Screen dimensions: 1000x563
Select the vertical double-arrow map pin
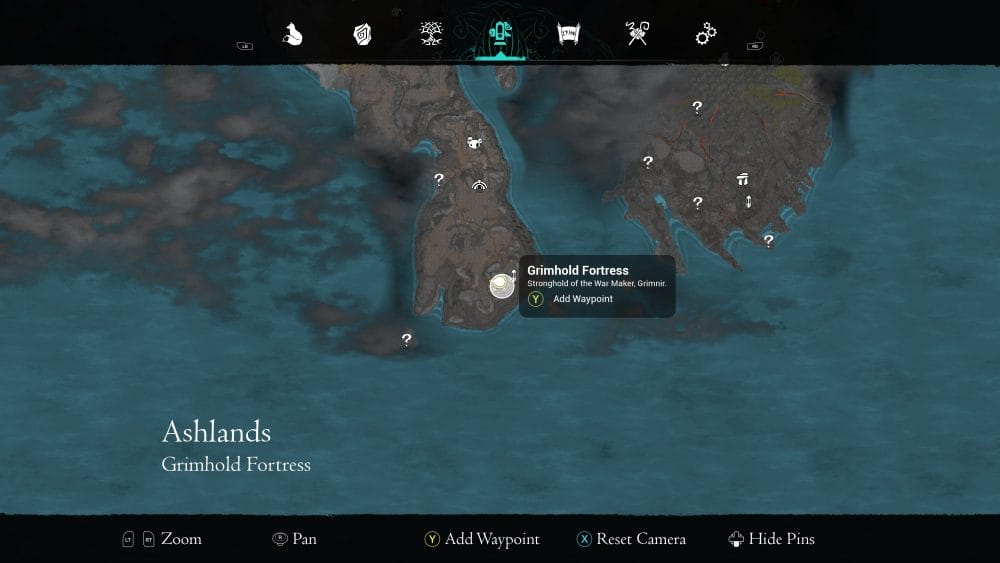(748, 203)
